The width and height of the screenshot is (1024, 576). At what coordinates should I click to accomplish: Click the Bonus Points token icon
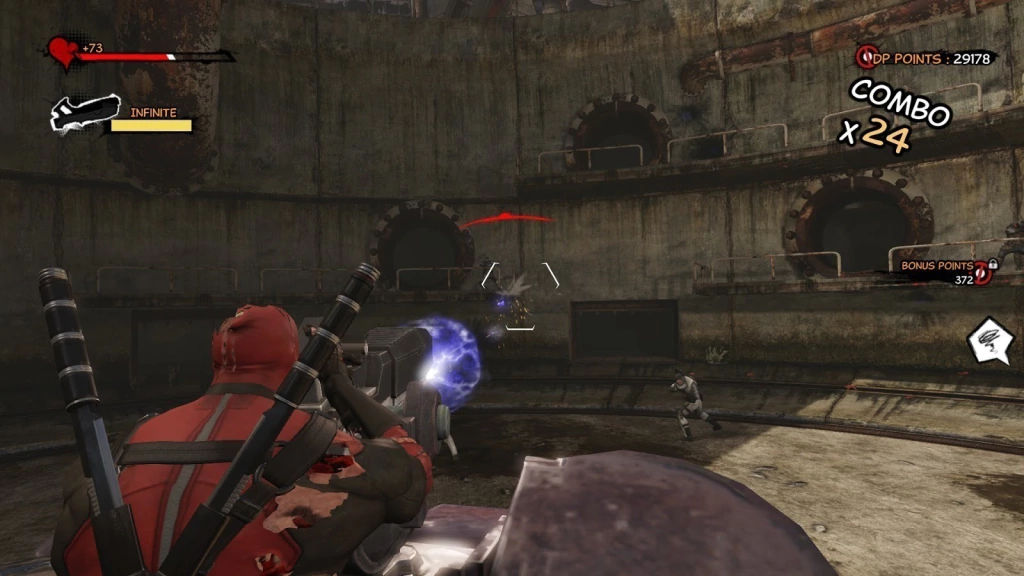[983, 272]
